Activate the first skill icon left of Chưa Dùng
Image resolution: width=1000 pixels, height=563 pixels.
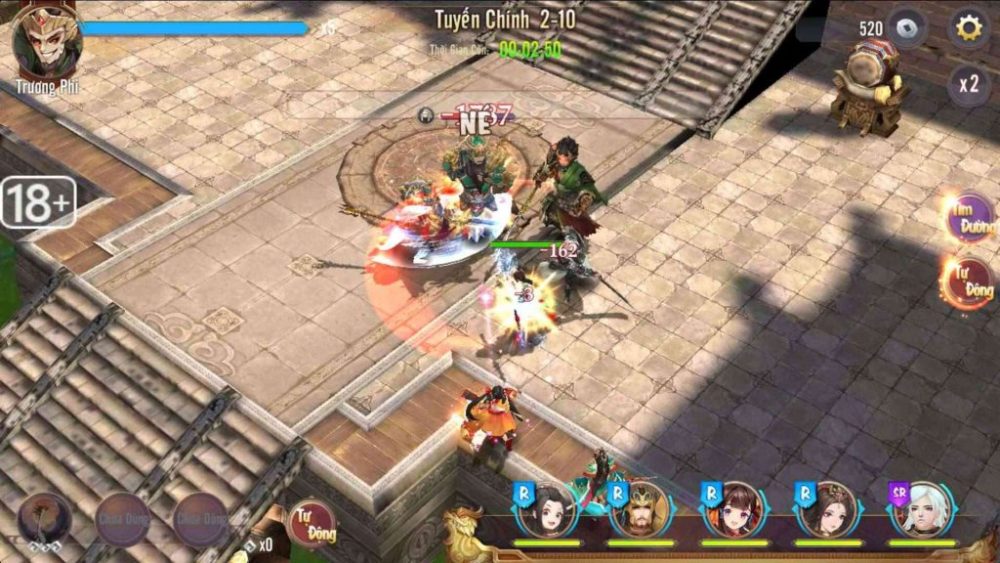click(44, 518)
